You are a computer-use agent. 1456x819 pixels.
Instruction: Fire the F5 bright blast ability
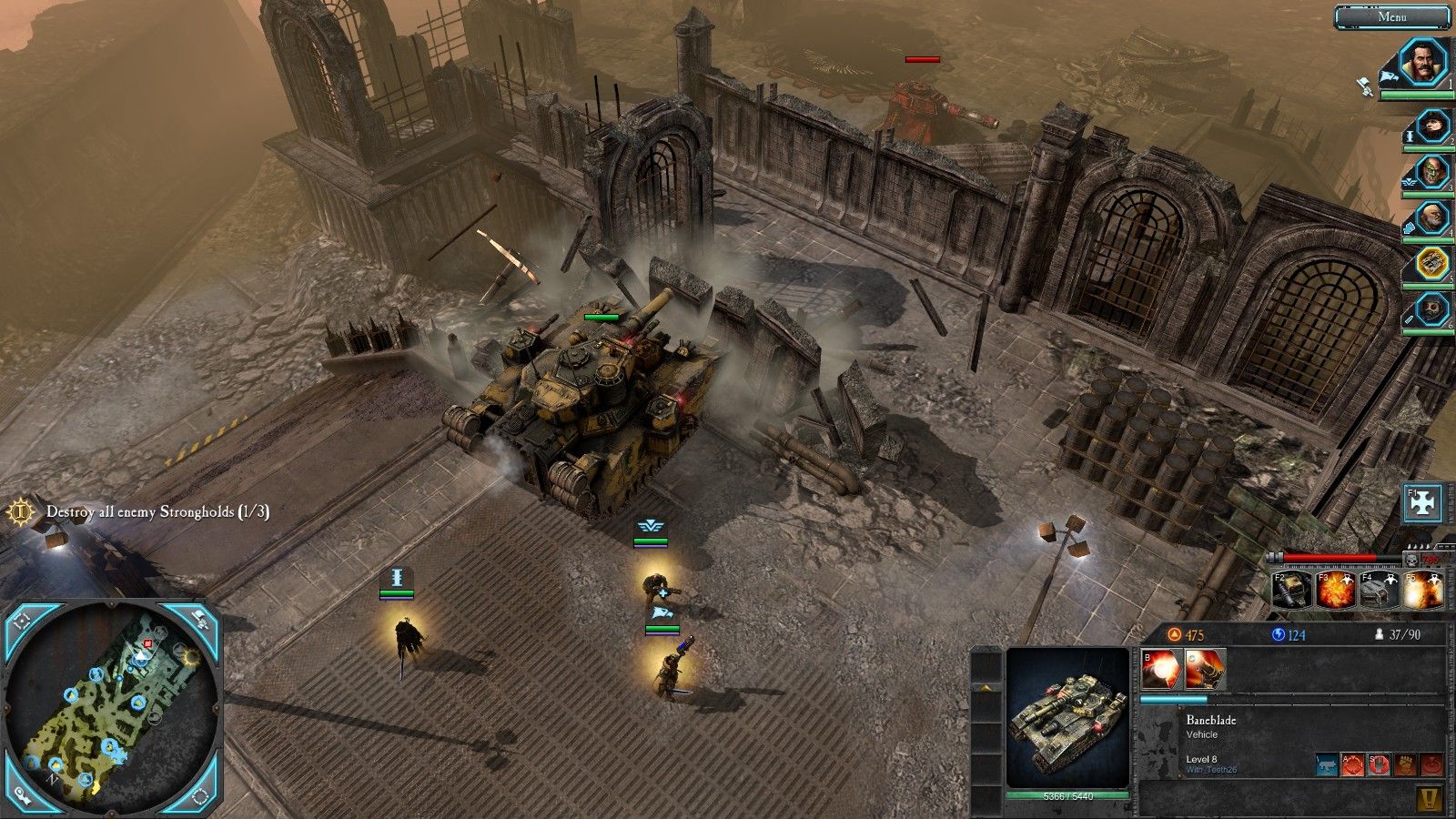pyautogui.click(x=1422, y=591)
